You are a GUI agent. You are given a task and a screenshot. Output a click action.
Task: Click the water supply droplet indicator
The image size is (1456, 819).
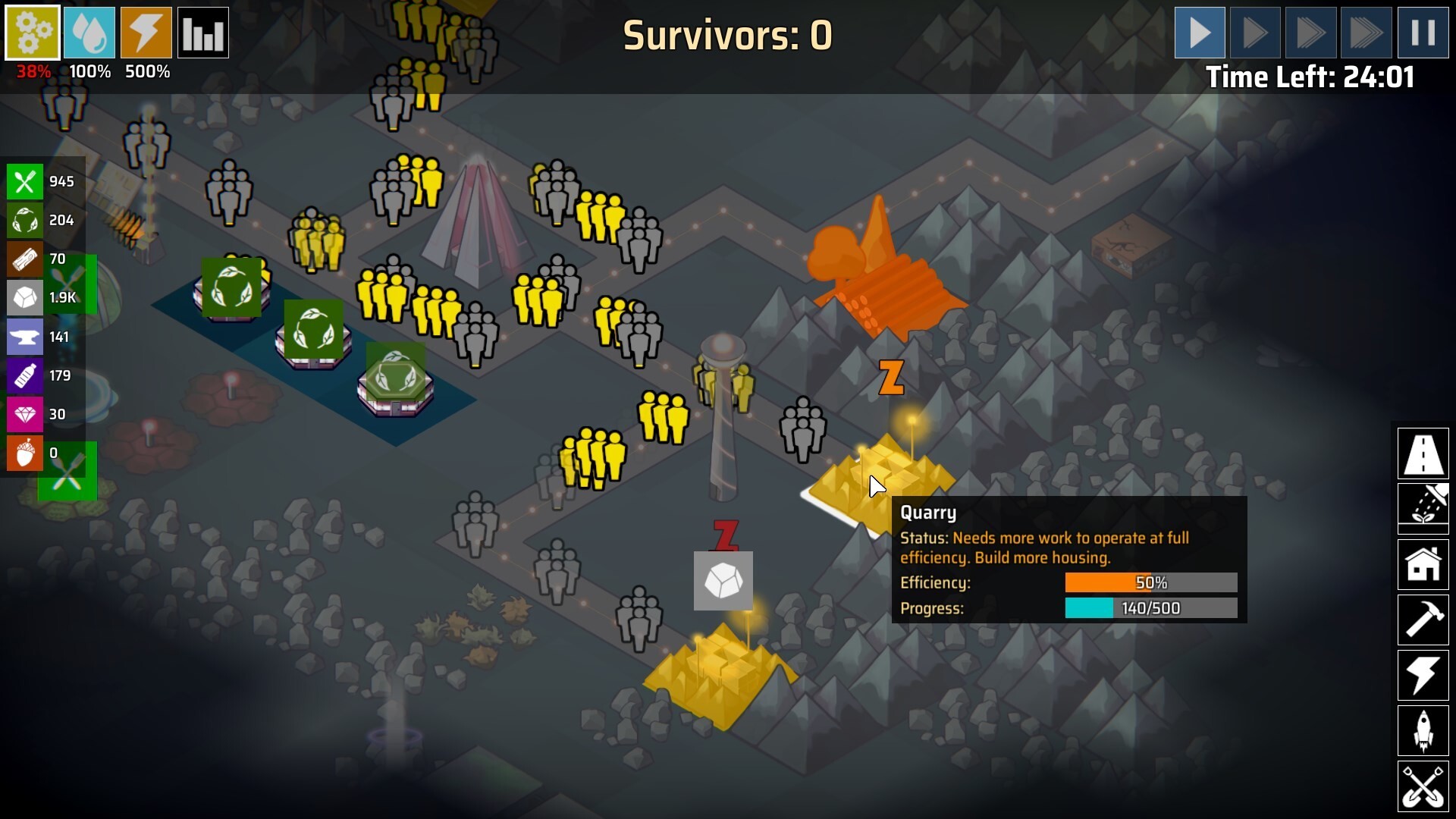(89, 33)
